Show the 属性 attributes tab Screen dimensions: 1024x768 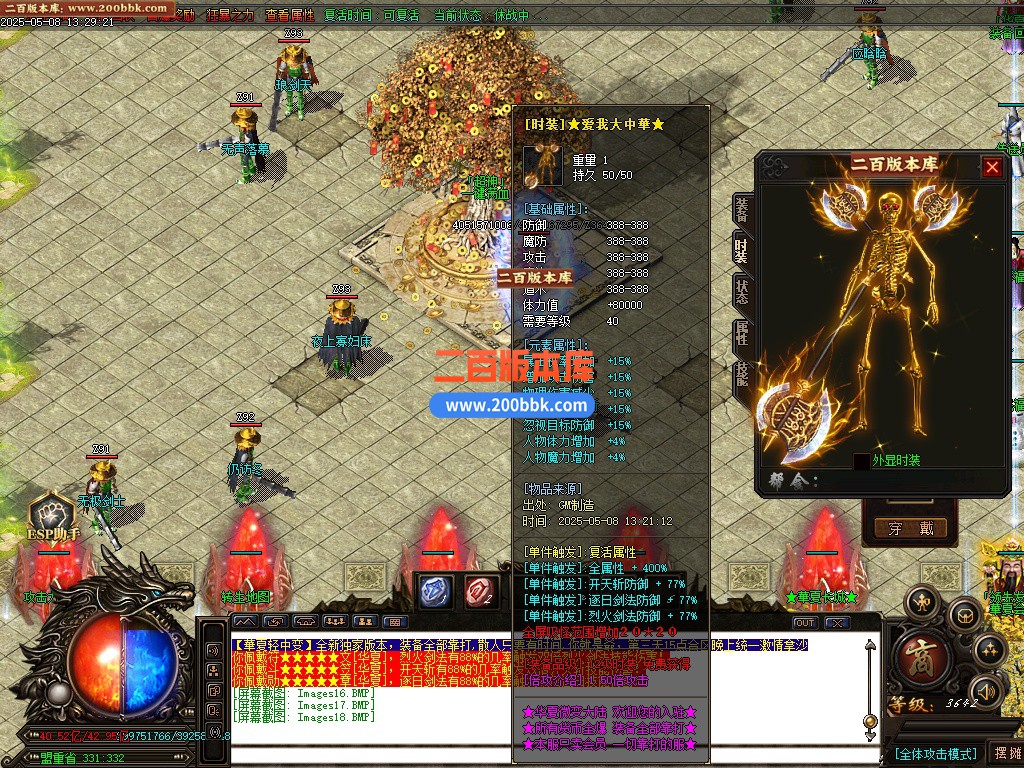pyautogui.click(x=742, y=333)
